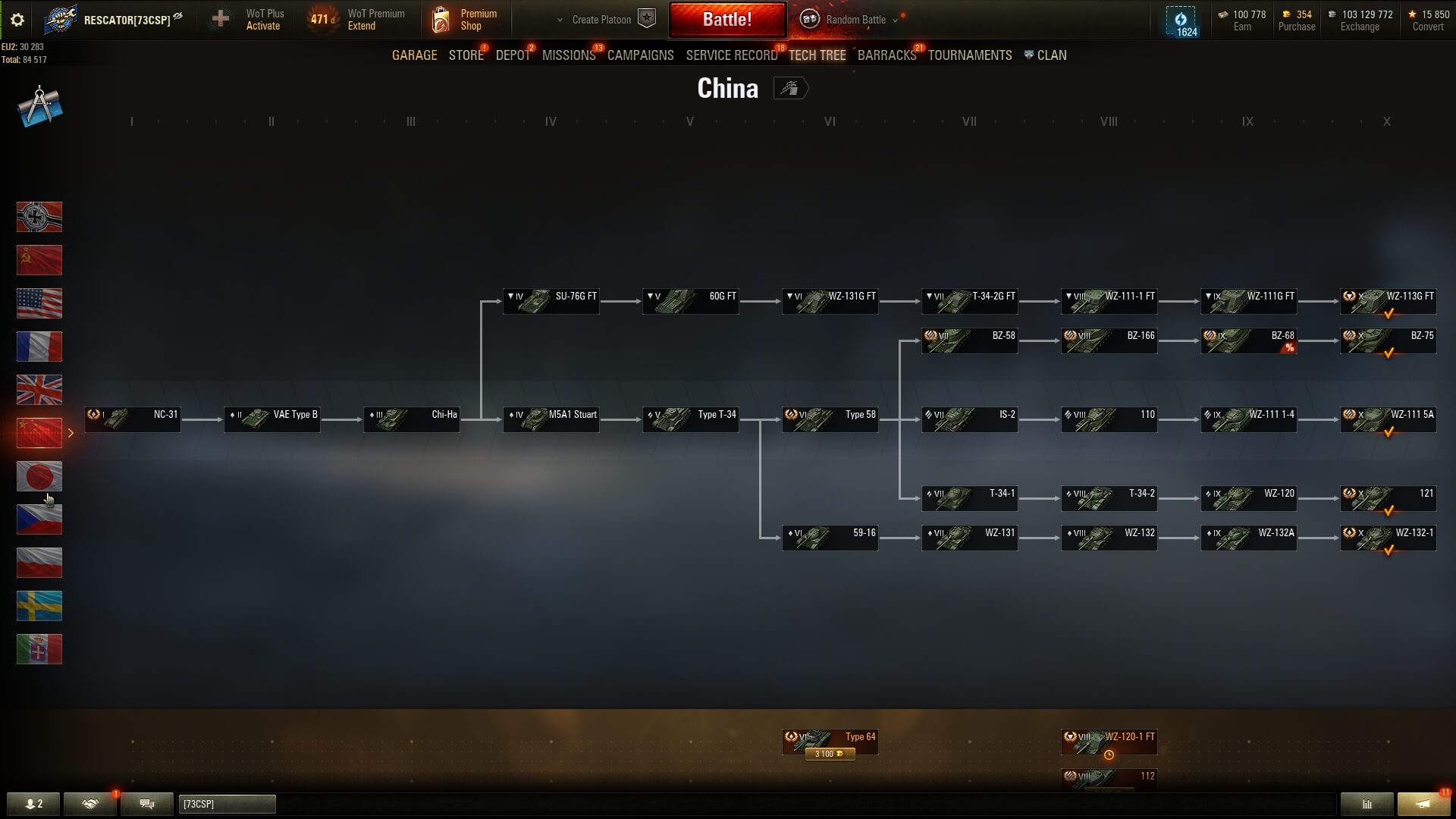Open the Create Platoon dropdown

601,20
